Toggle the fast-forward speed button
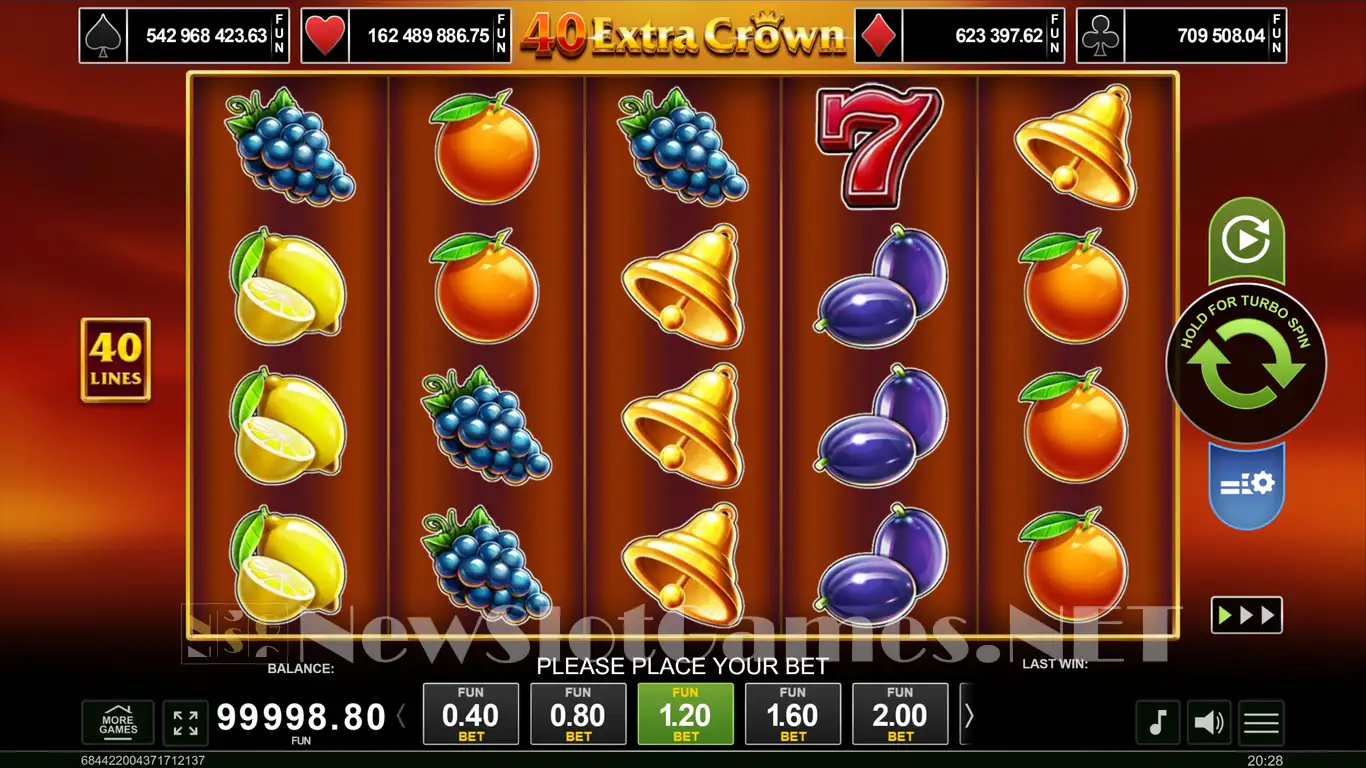1366x768 pixels. [x=1246, y=615]
